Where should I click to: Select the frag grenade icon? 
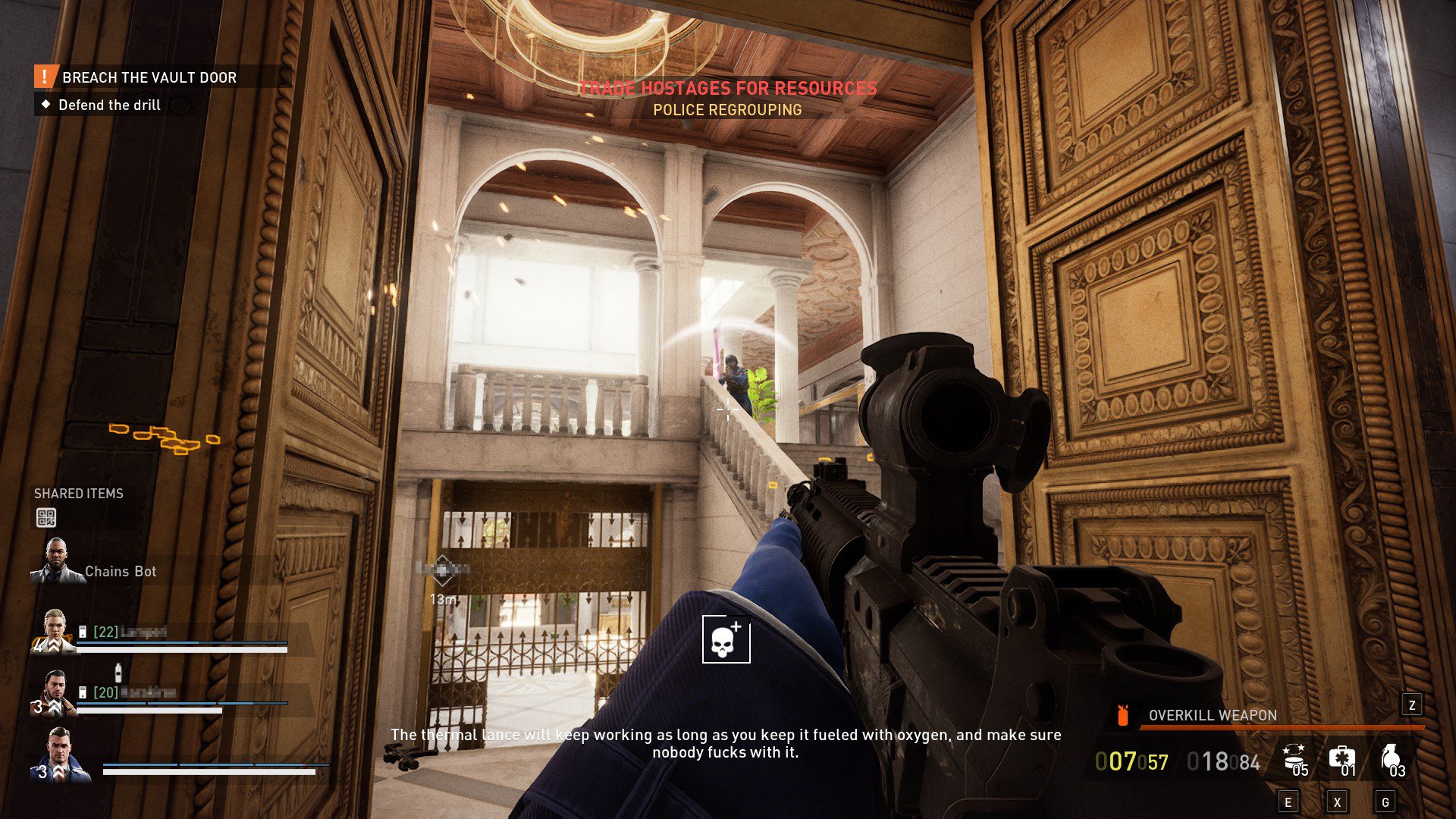pyautogui.click(x=1390, y=758)
